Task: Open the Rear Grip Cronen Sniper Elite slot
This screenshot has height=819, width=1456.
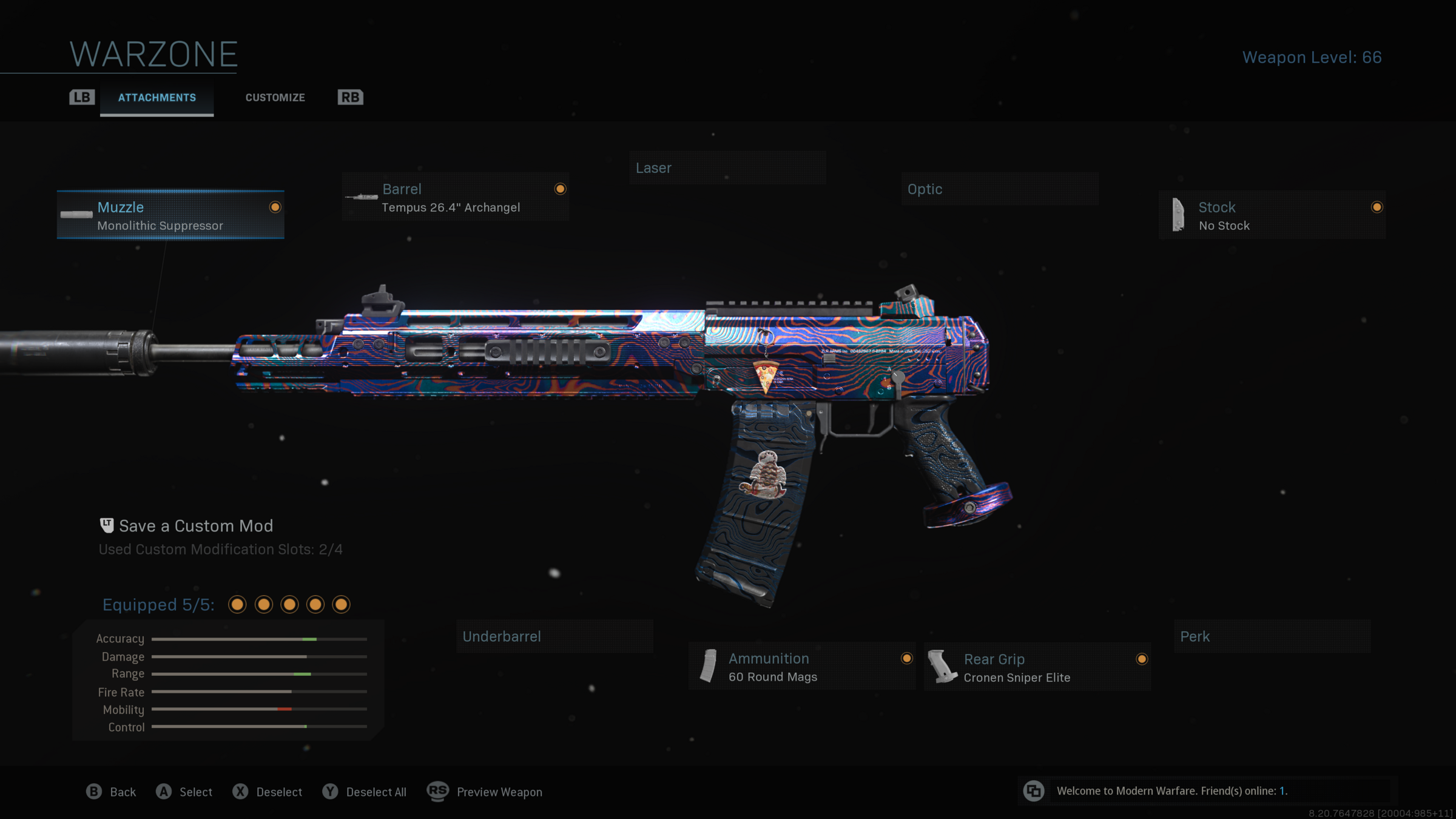Action: (x=1037, y=667)
